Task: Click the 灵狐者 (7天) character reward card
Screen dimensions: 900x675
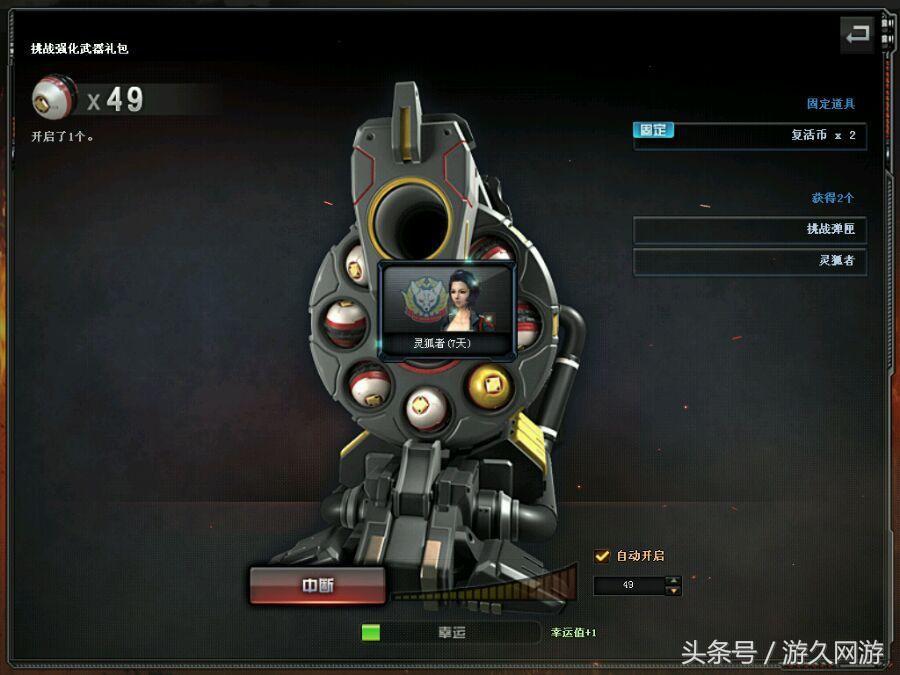Action: (448, 309)
